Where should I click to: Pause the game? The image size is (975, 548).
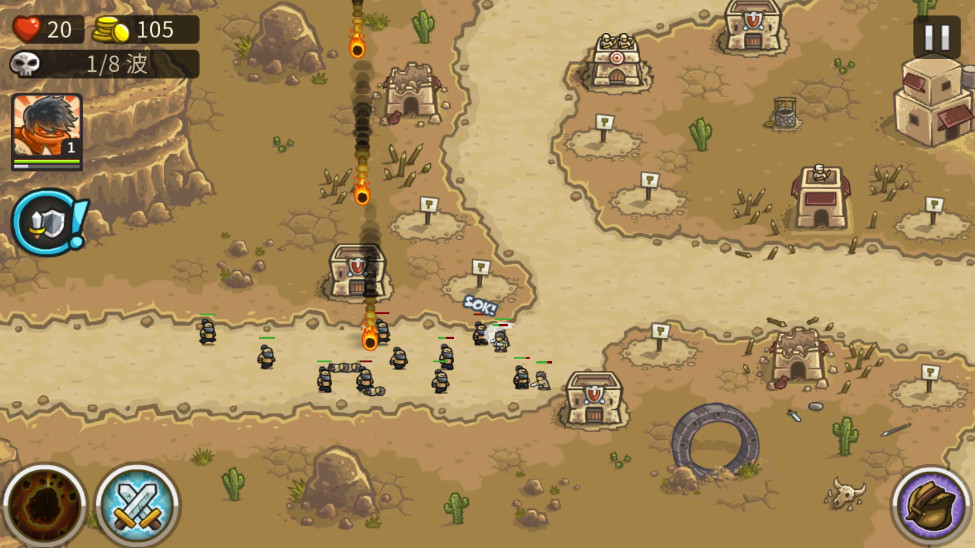tap(936, 38)
